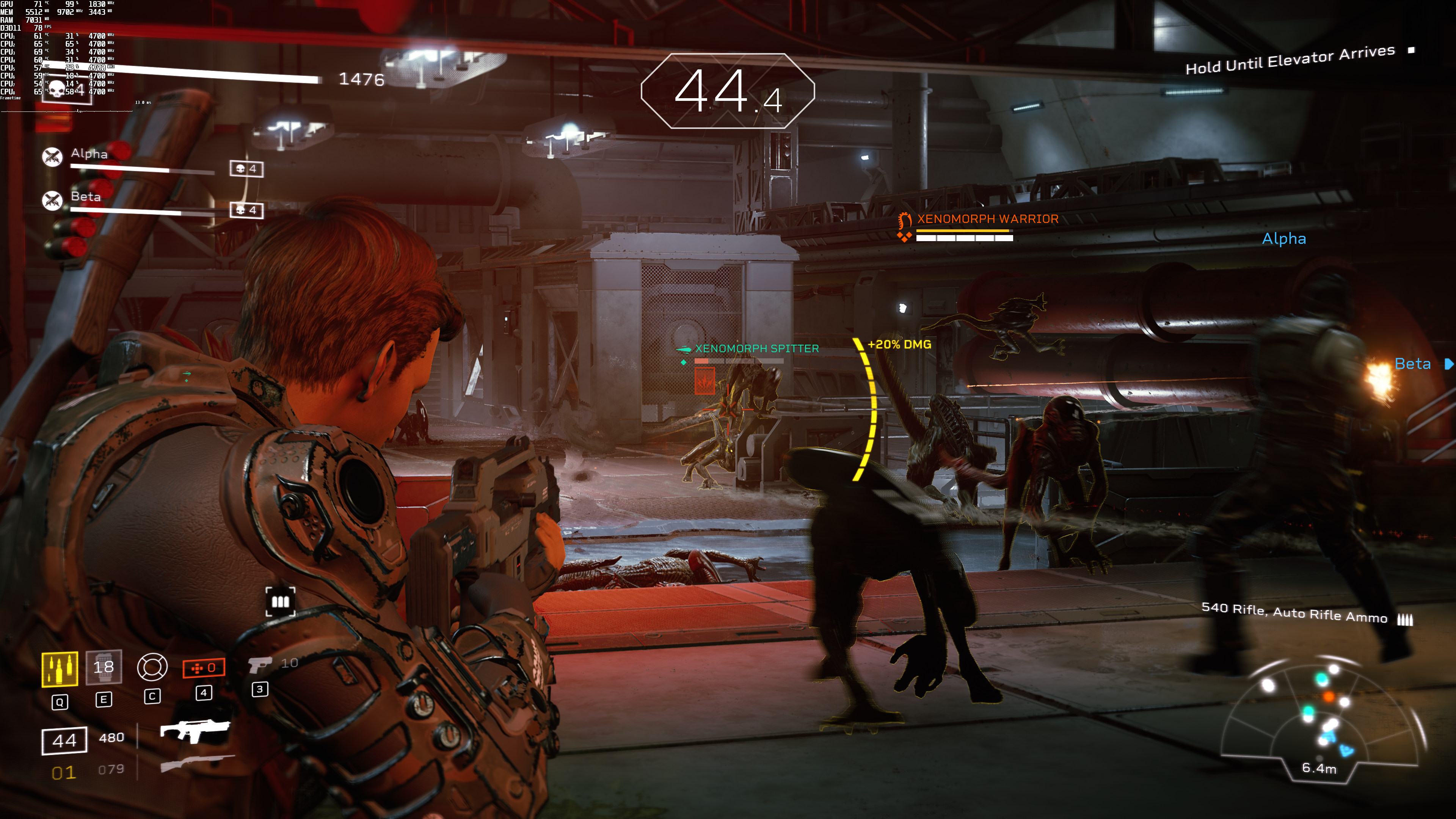Select teammate Beta in the squad list
The width and height of the screenshot is (1456, 819).
[85, 197]
